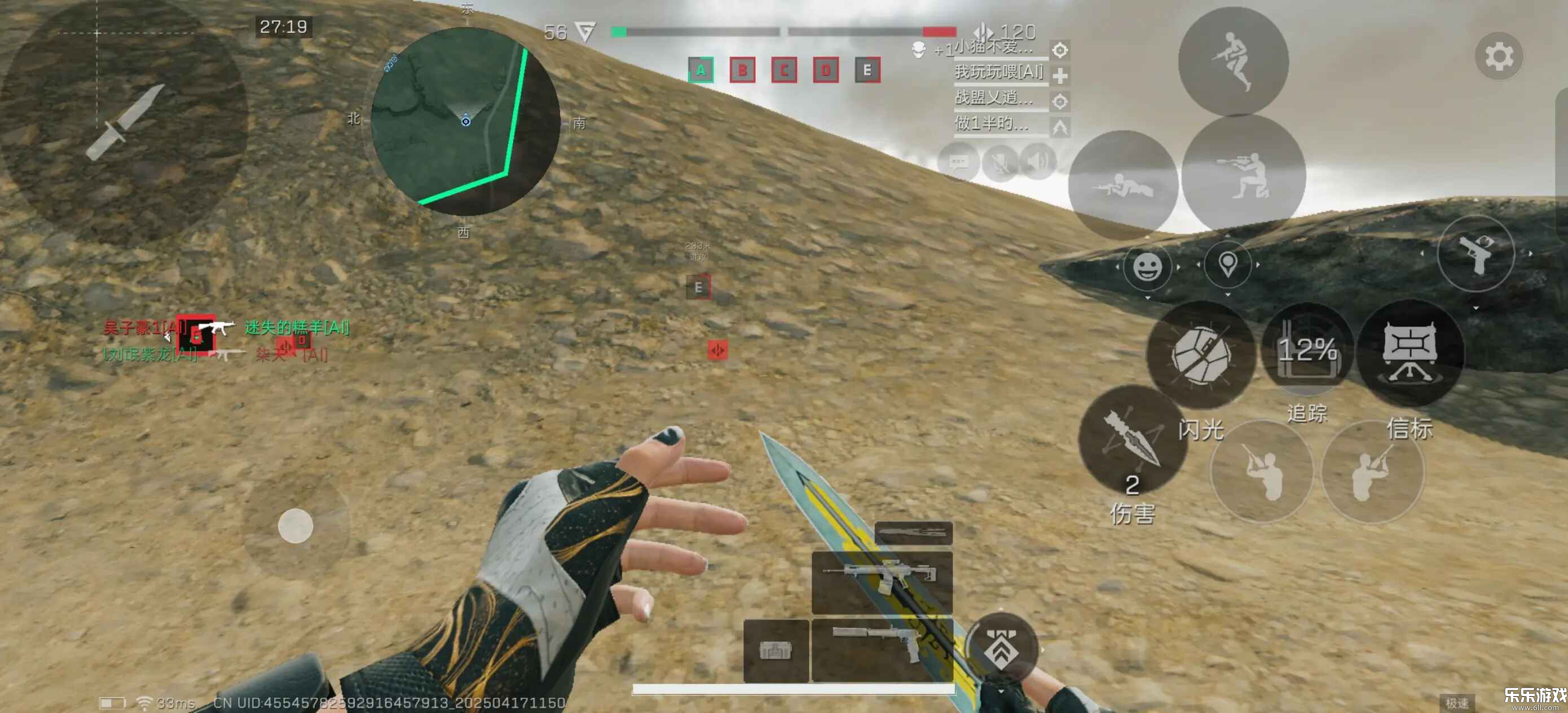1568x713 pixels.
Task: Tap the combat knife melee button
Action: click(124, 122)
